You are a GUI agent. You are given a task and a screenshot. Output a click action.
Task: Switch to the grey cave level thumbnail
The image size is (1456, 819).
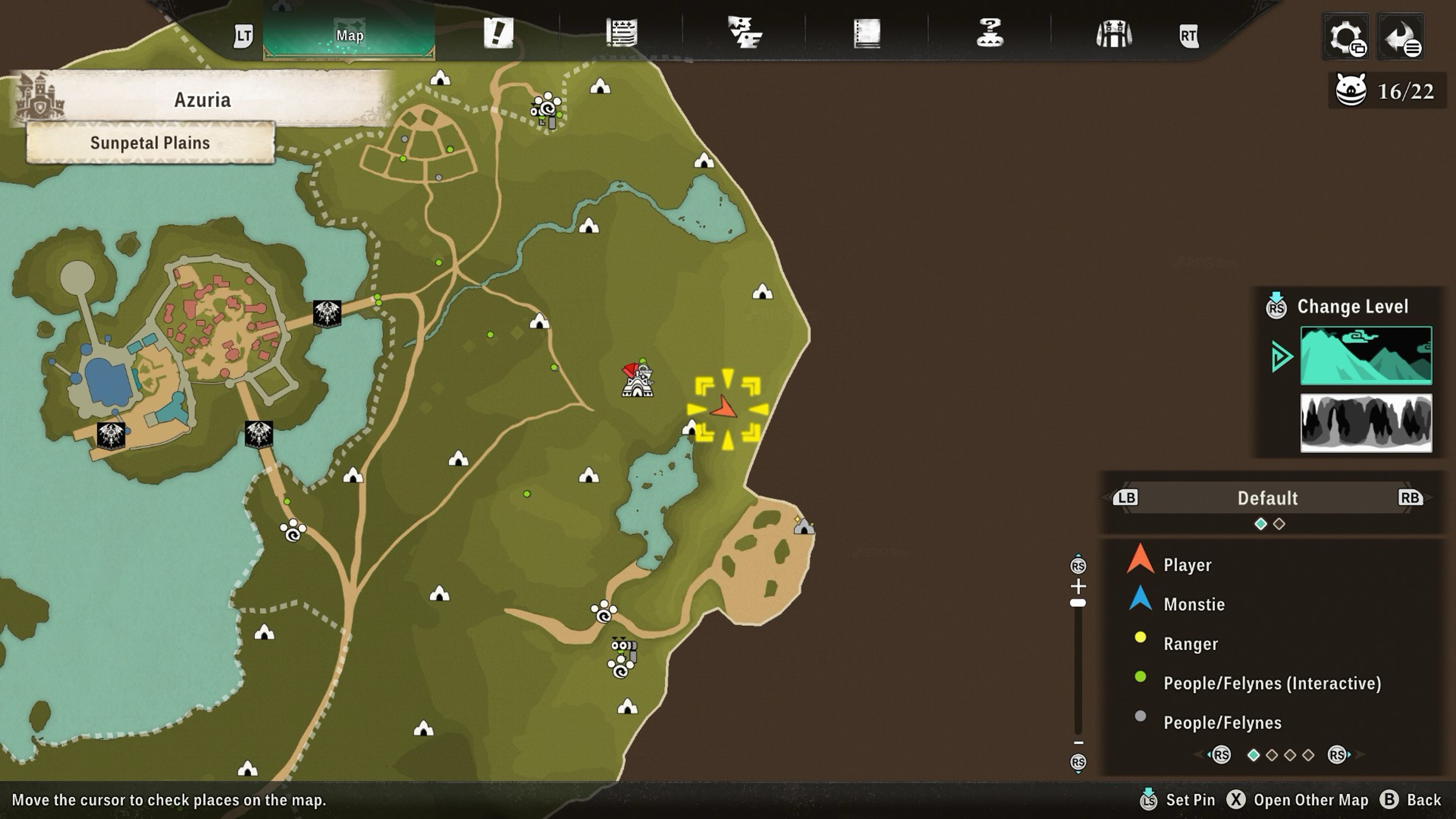1366,423
